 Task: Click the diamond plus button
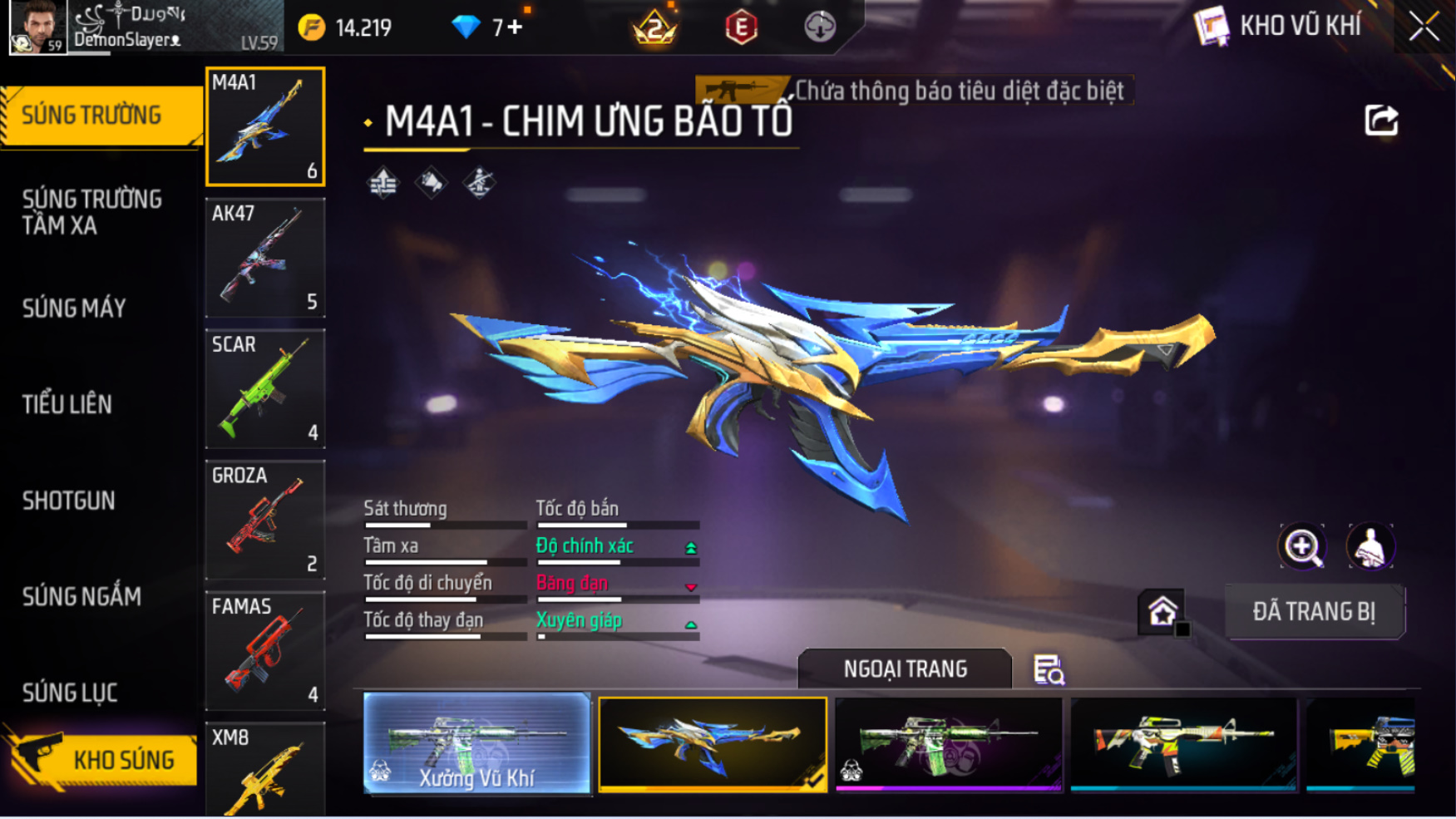pos(516,27)
